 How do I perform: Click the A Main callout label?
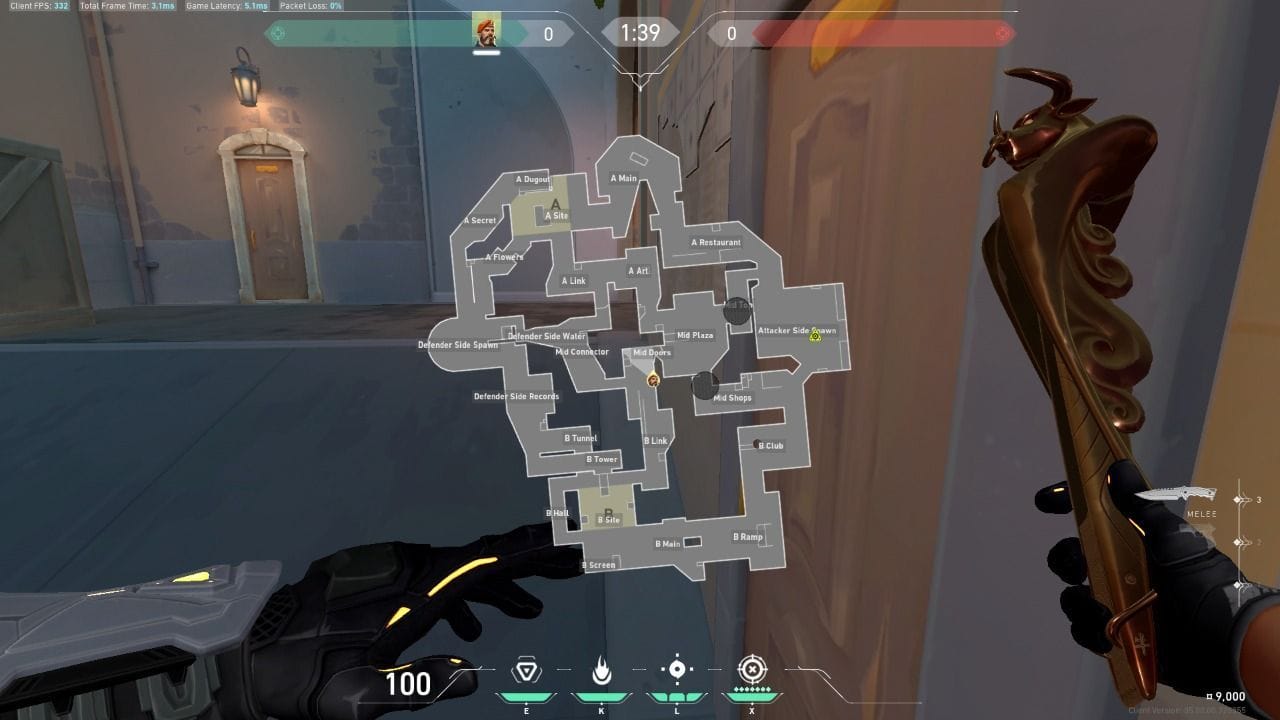(625, 177)
